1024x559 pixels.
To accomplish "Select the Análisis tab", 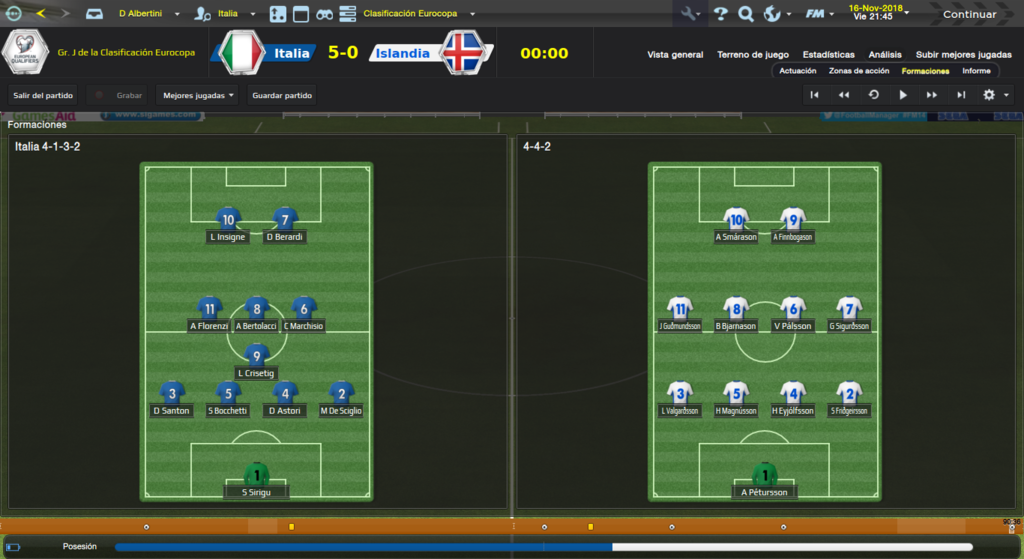I will (x=884, y=55).
